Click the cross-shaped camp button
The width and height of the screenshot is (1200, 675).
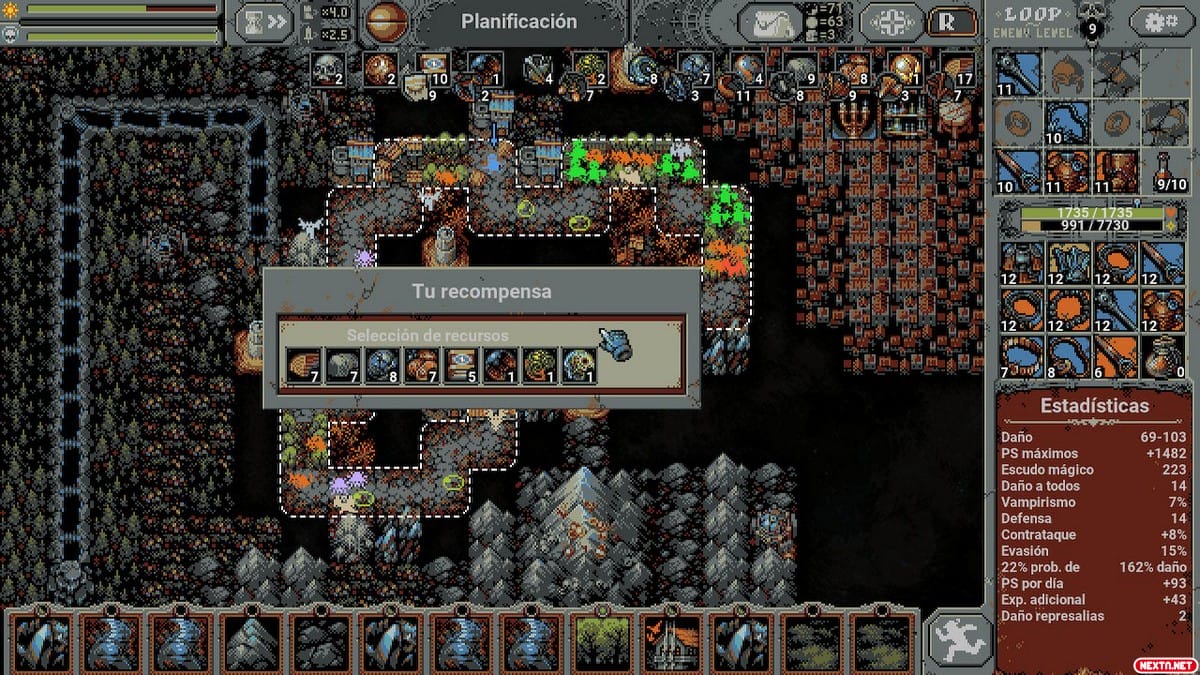(x=891, y=22)
